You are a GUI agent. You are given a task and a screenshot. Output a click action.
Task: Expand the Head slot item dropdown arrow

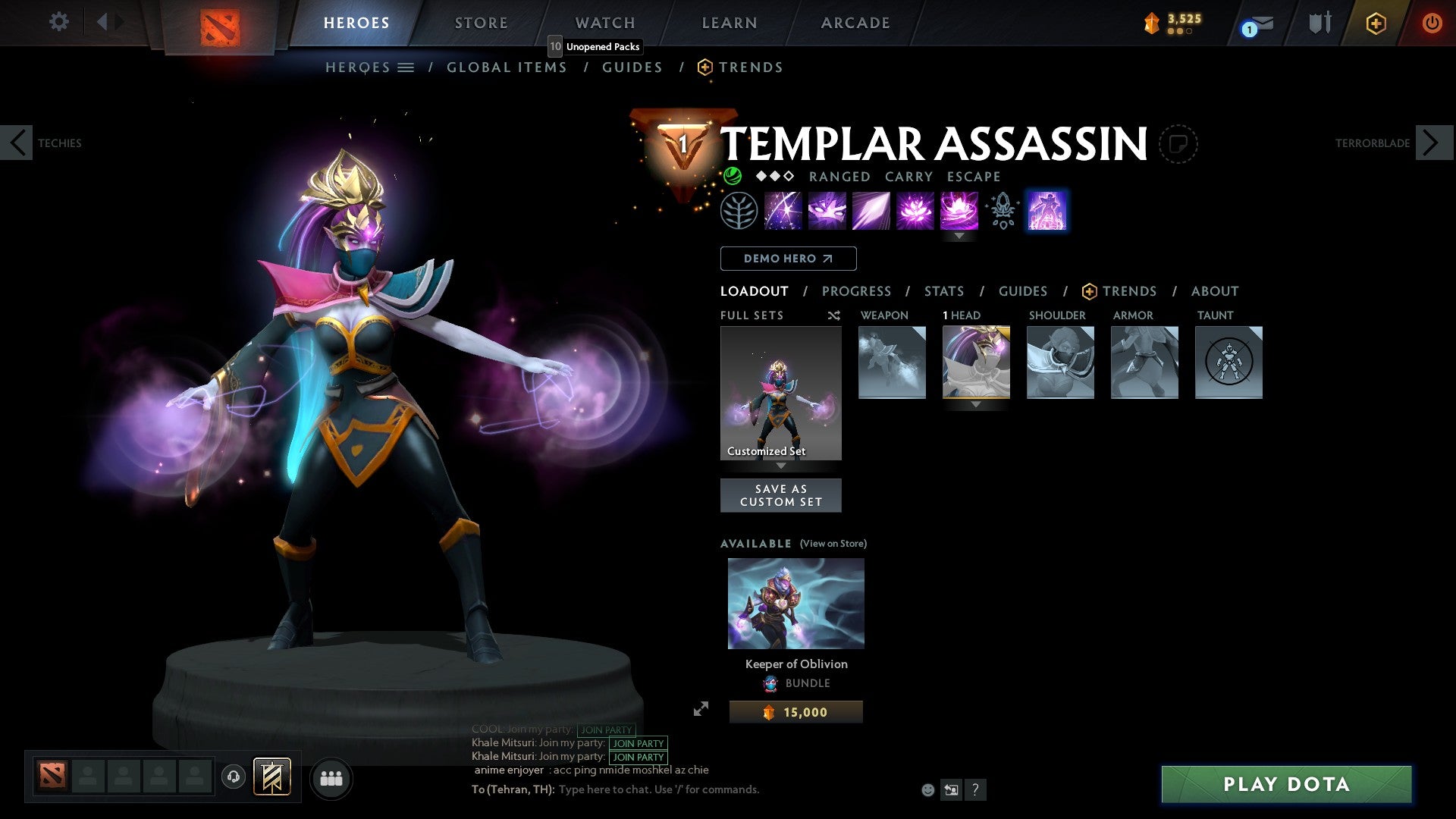click(975, 405)
